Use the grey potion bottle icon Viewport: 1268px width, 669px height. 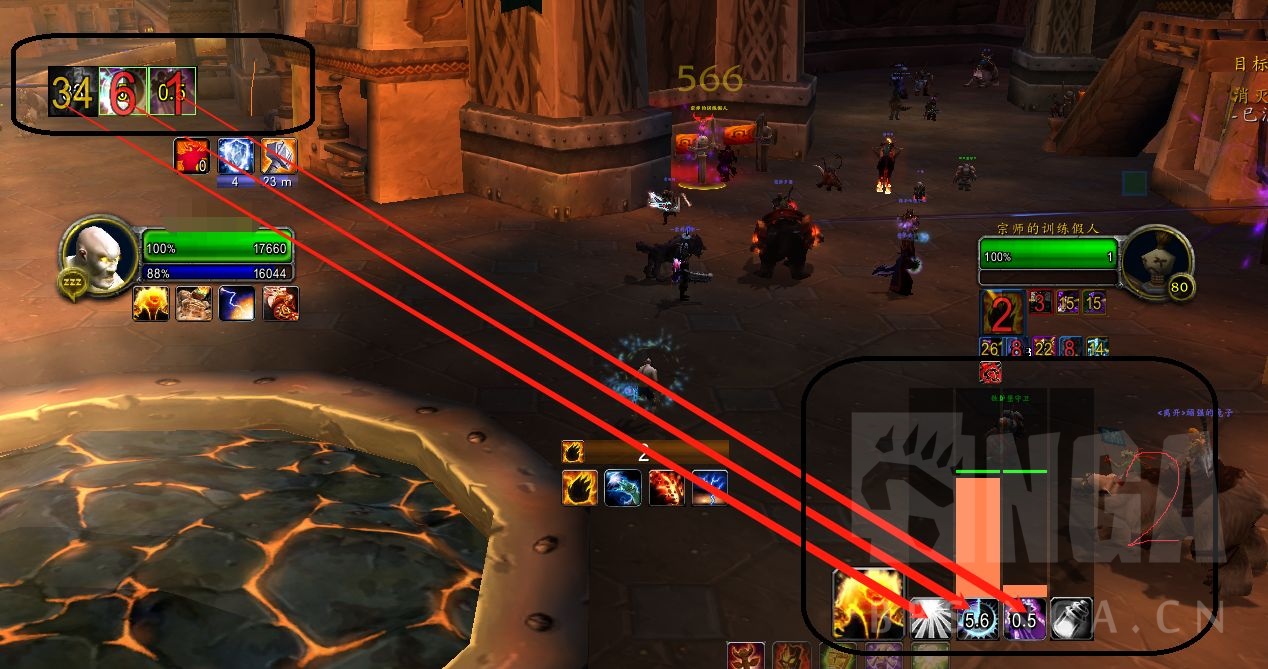pyautogui.click(x=1071, y=618)
